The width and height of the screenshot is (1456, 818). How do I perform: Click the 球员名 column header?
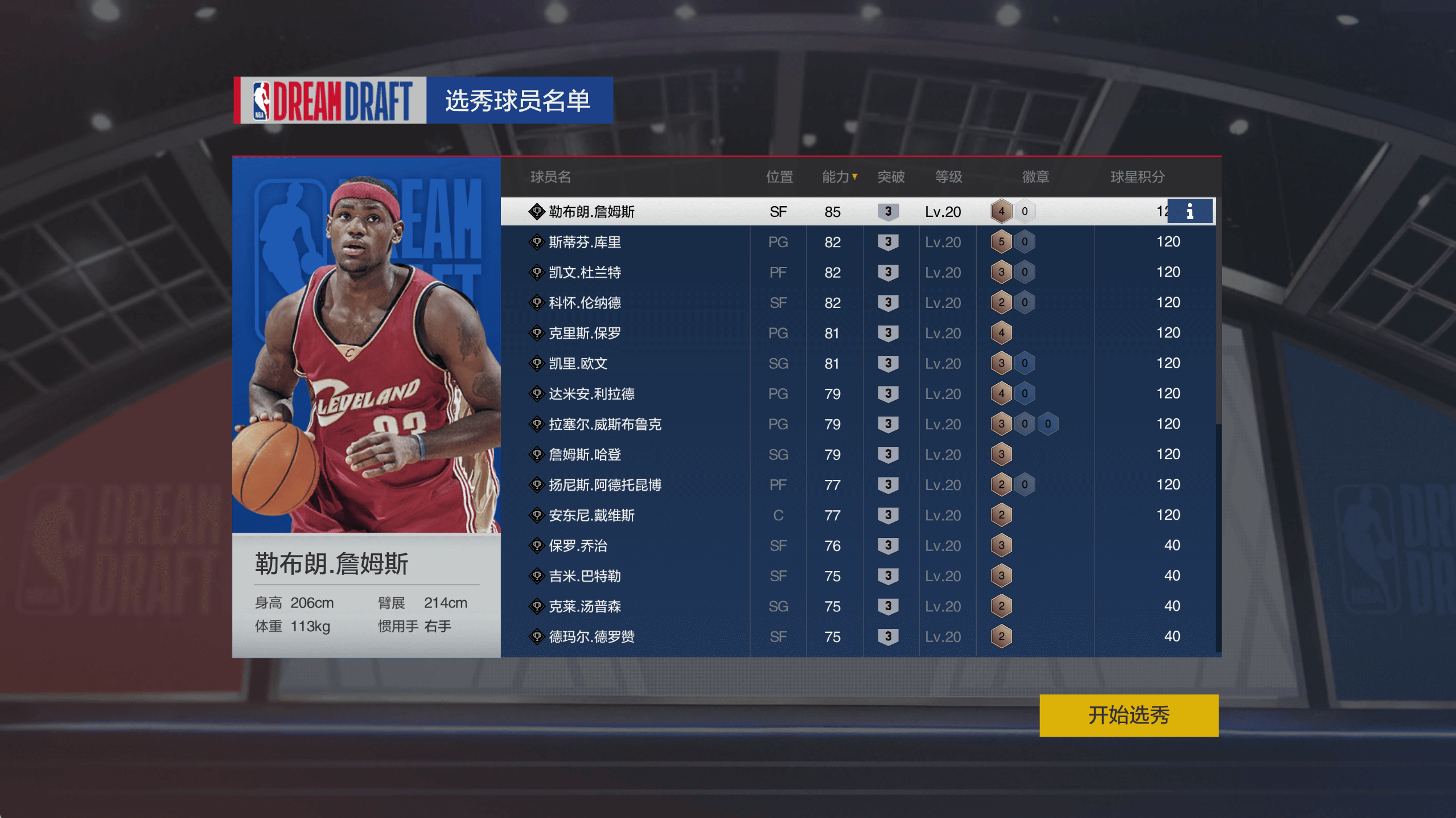550,177
